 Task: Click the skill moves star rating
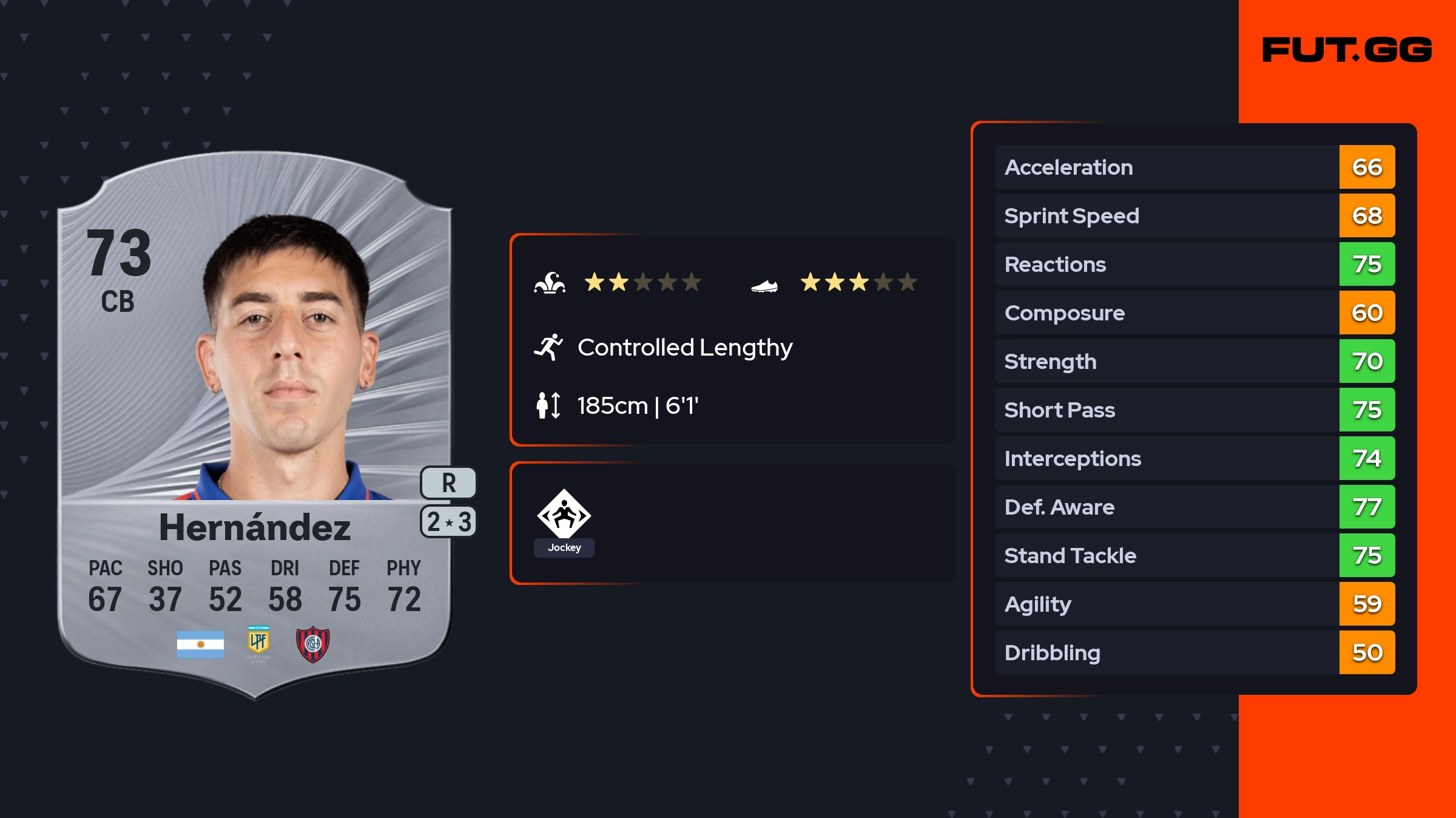642,282
